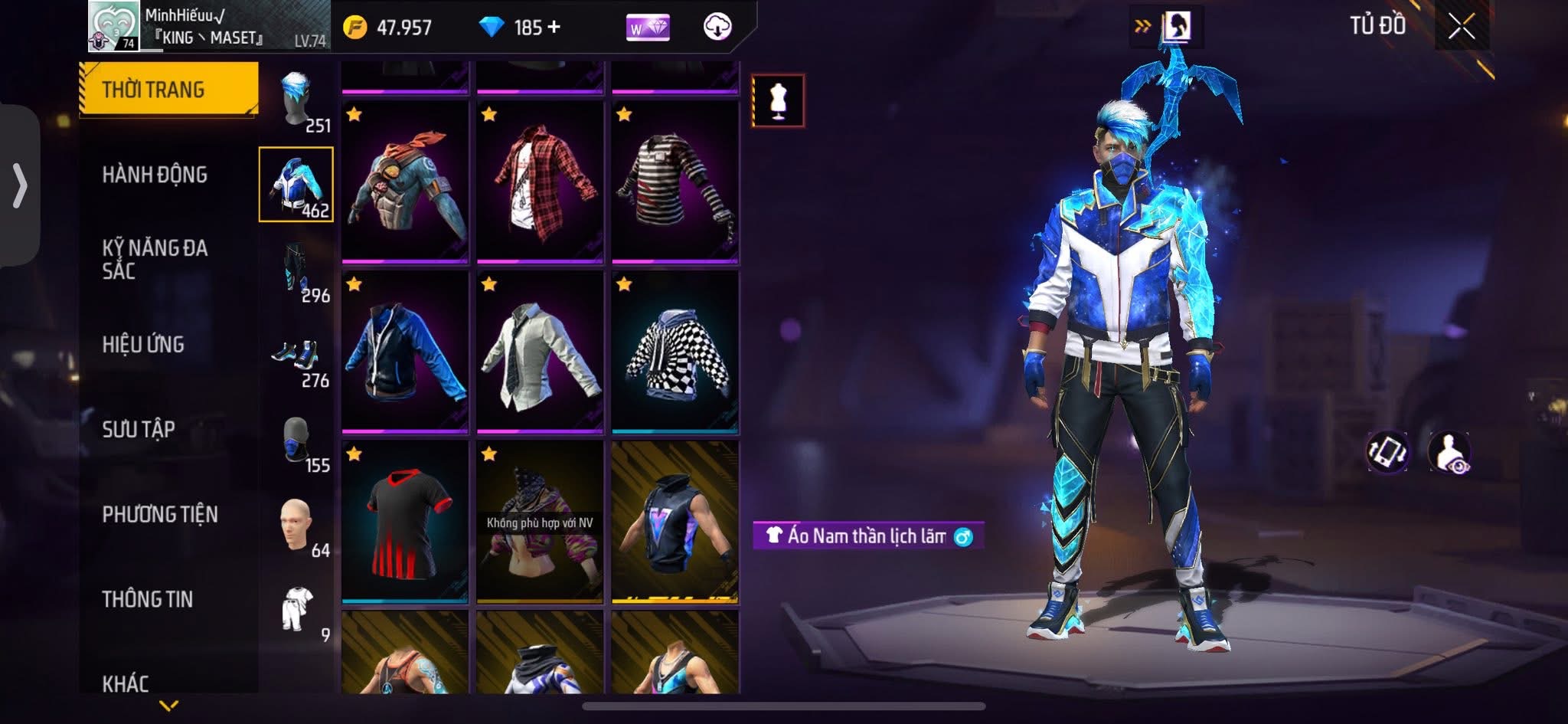Click the + button next to diamond count
Screen dimensions: 1568x724
(554, 25)
